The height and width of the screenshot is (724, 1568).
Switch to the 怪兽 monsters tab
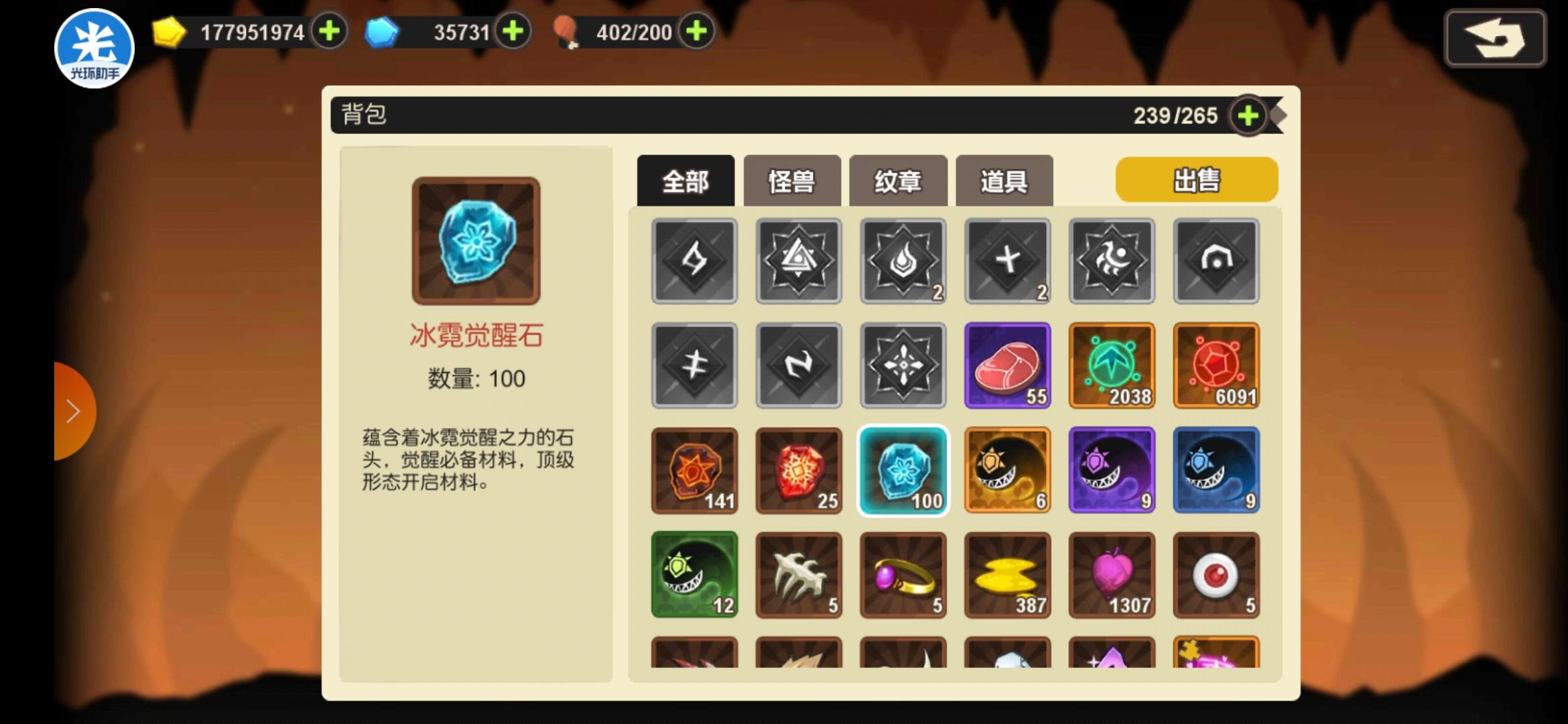point(791,180)
